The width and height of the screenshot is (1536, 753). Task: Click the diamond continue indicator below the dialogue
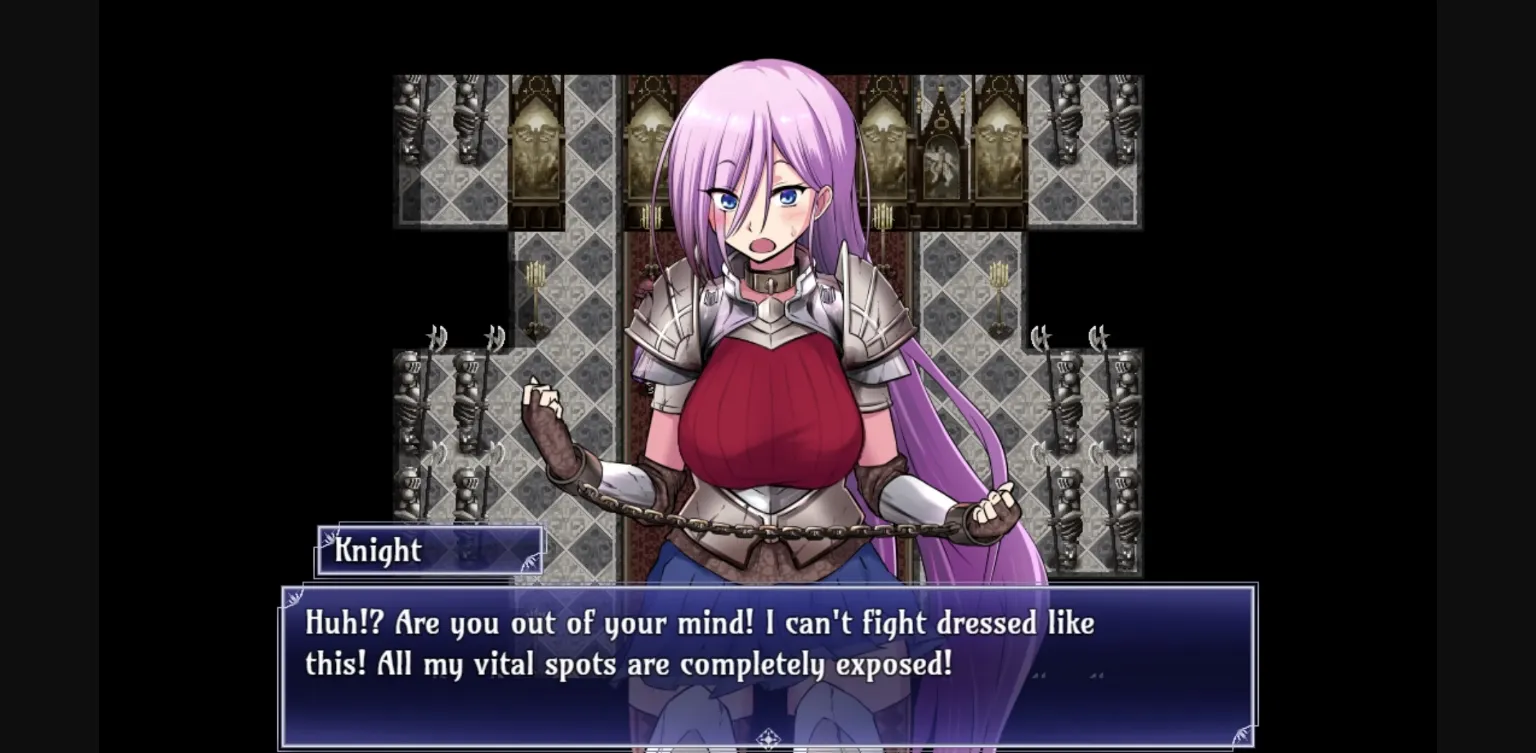768,735
